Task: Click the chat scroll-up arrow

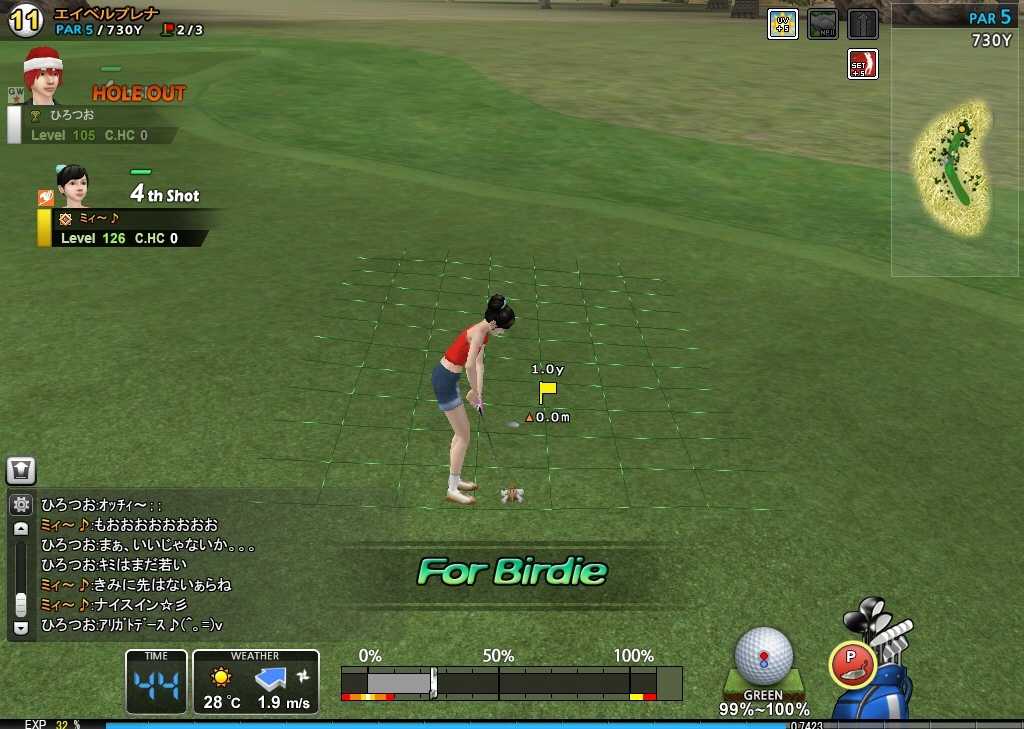Action: [x=20, y=529]
